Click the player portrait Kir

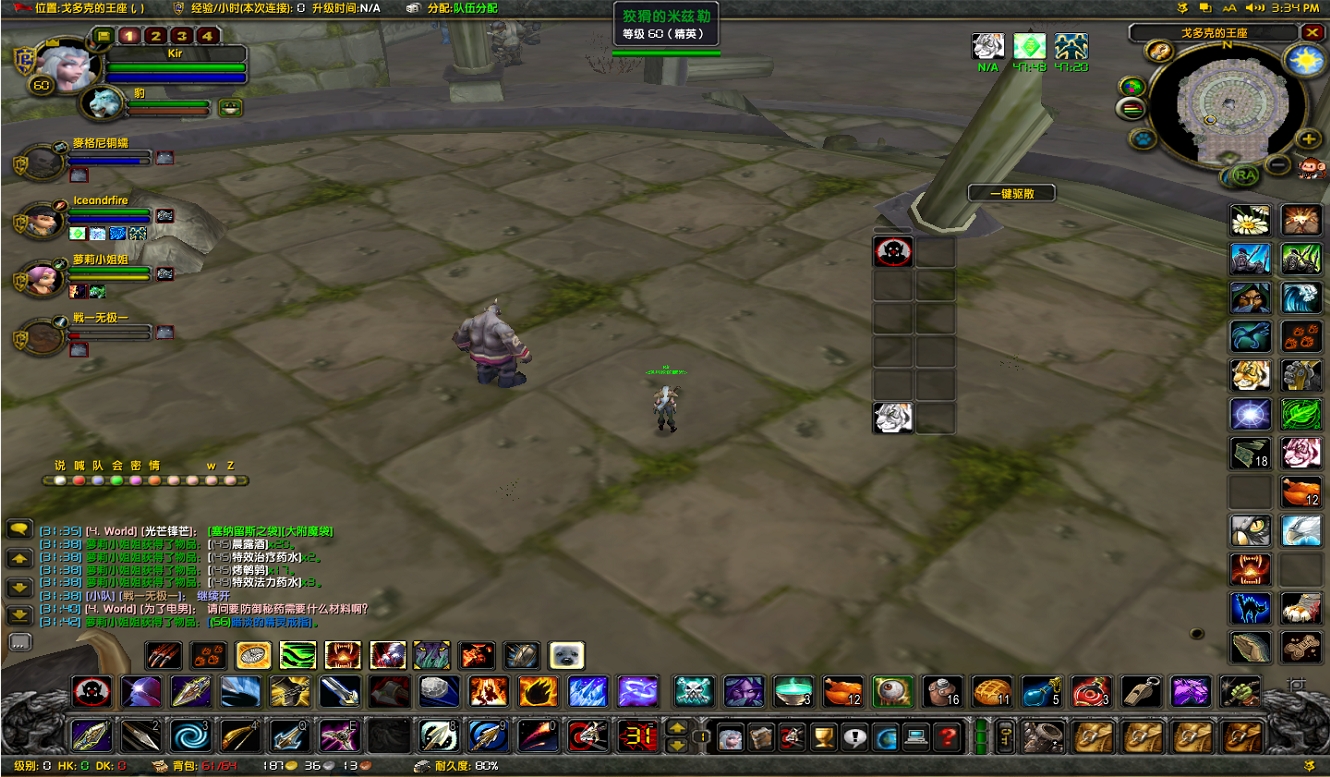68,66
